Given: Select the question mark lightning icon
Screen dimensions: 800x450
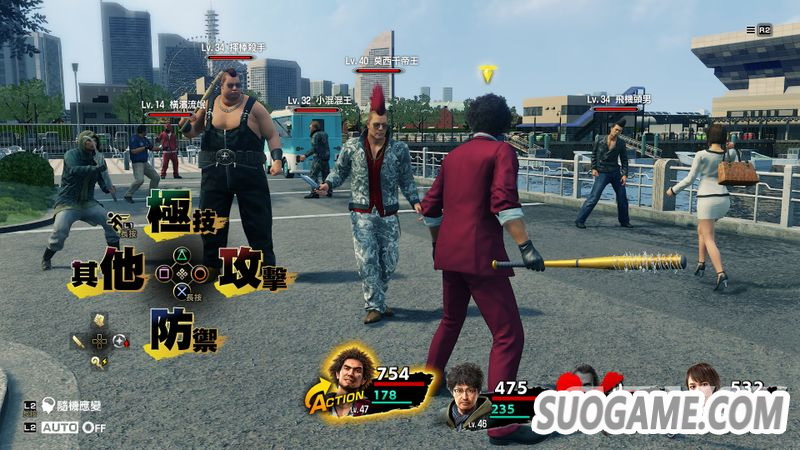Looking at the screenshot, I should pos(99,362).
